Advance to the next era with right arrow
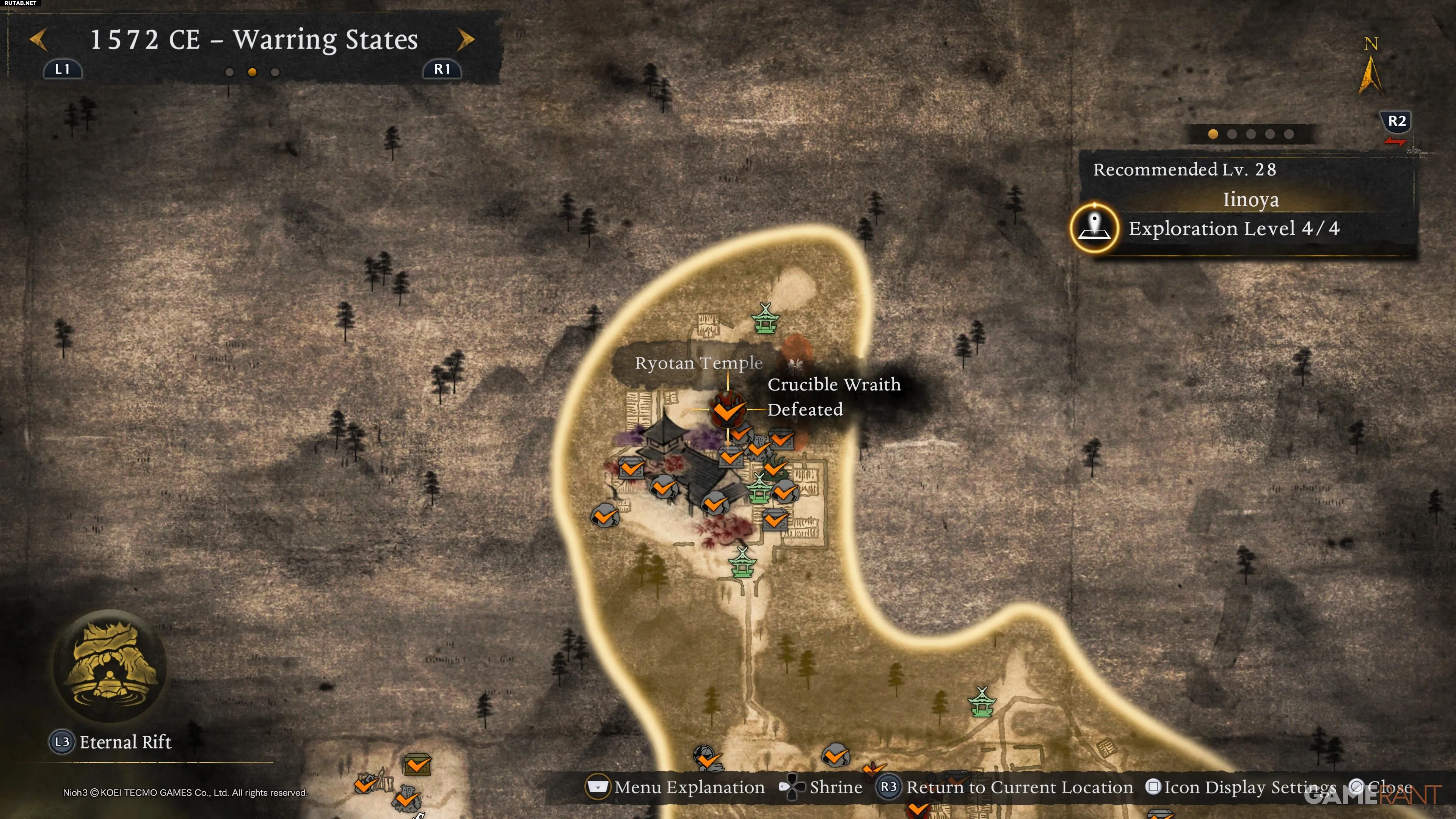Image resolution: width=1456 pixels, height=819 pixels. [x=465, y=39]
